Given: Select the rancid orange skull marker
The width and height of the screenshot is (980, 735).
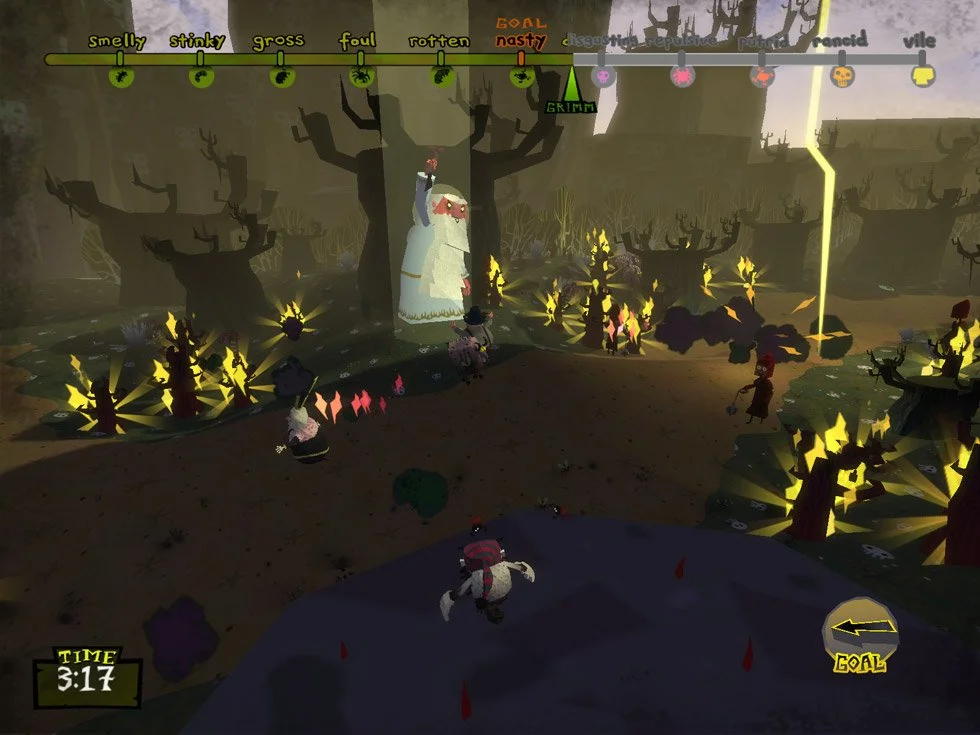Looking at the screenshot, I should pos(843,76).
